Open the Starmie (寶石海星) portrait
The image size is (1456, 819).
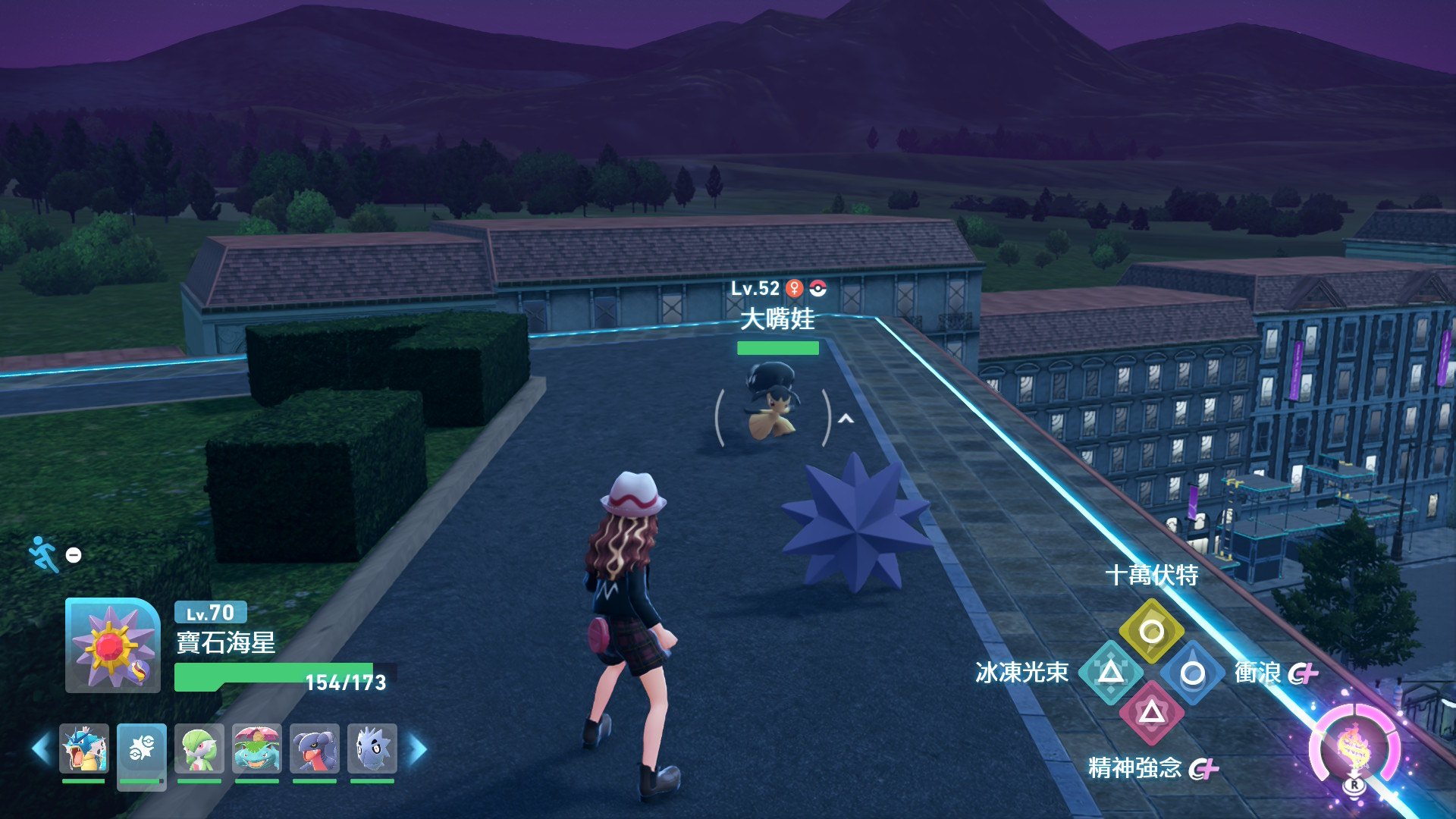[x=112, y=645]
